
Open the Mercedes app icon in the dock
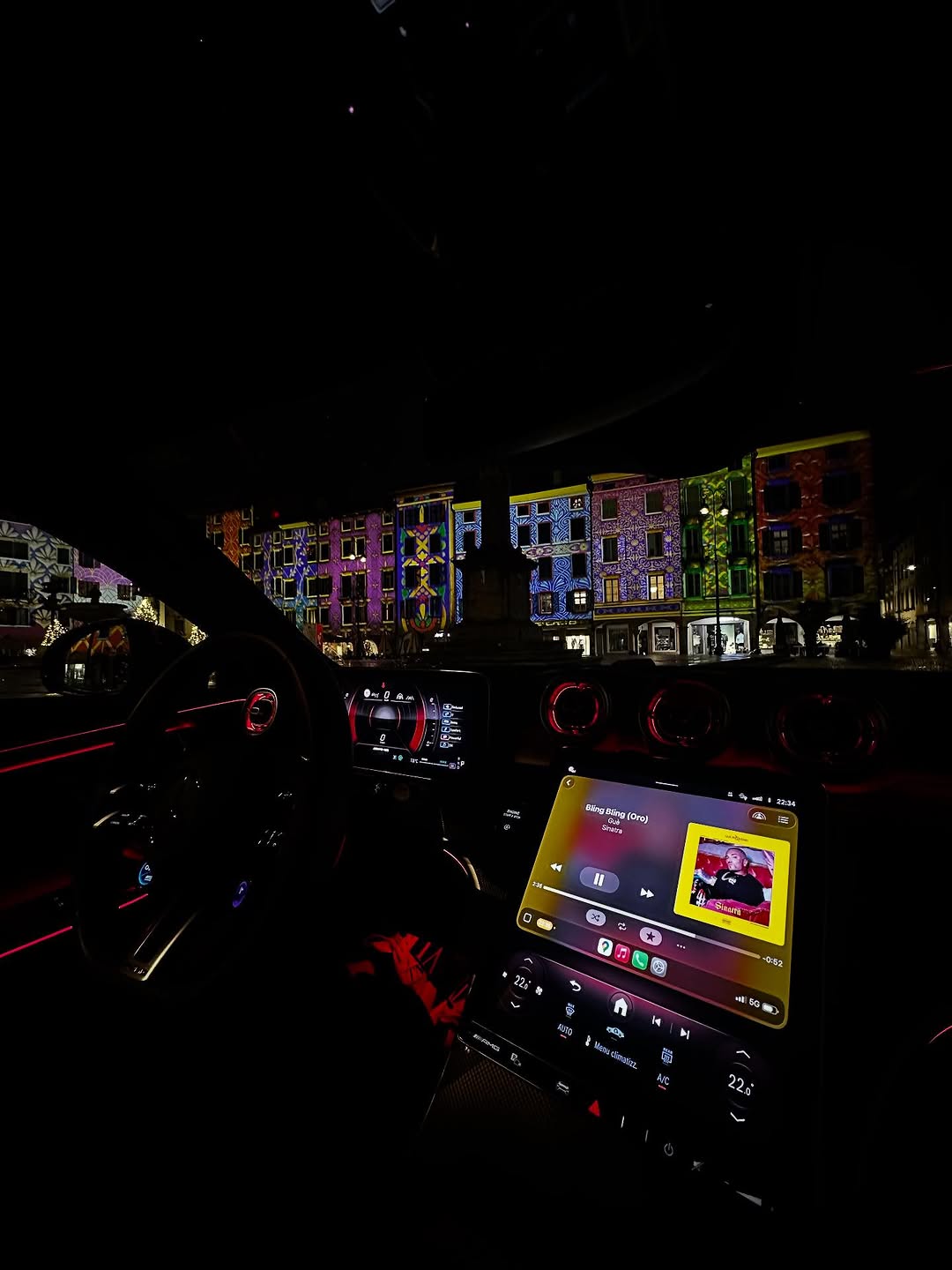[x=658, y=967]
